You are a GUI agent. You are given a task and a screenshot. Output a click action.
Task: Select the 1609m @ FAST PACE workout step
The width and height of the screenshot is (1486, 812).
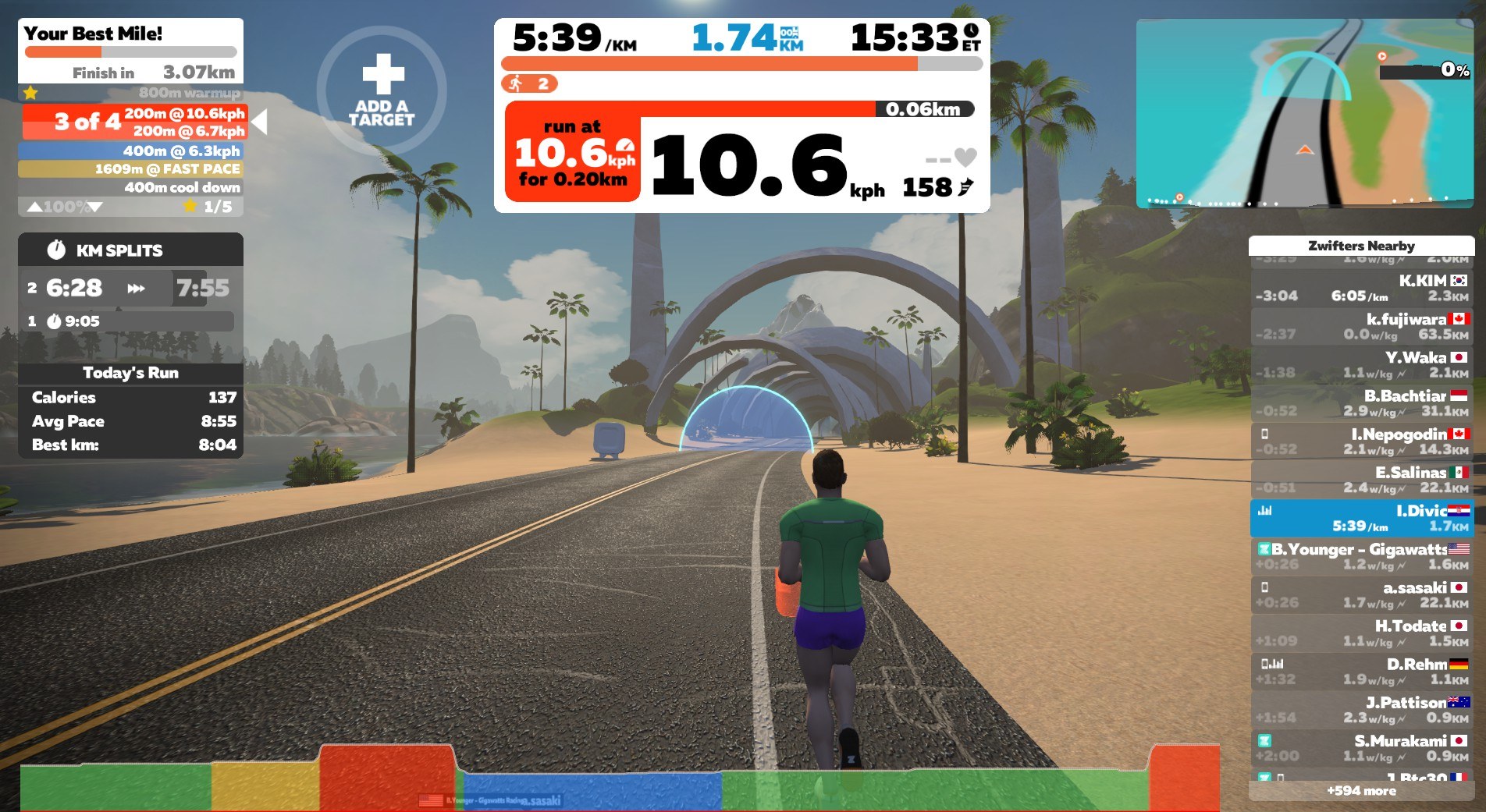pos(130,168)
